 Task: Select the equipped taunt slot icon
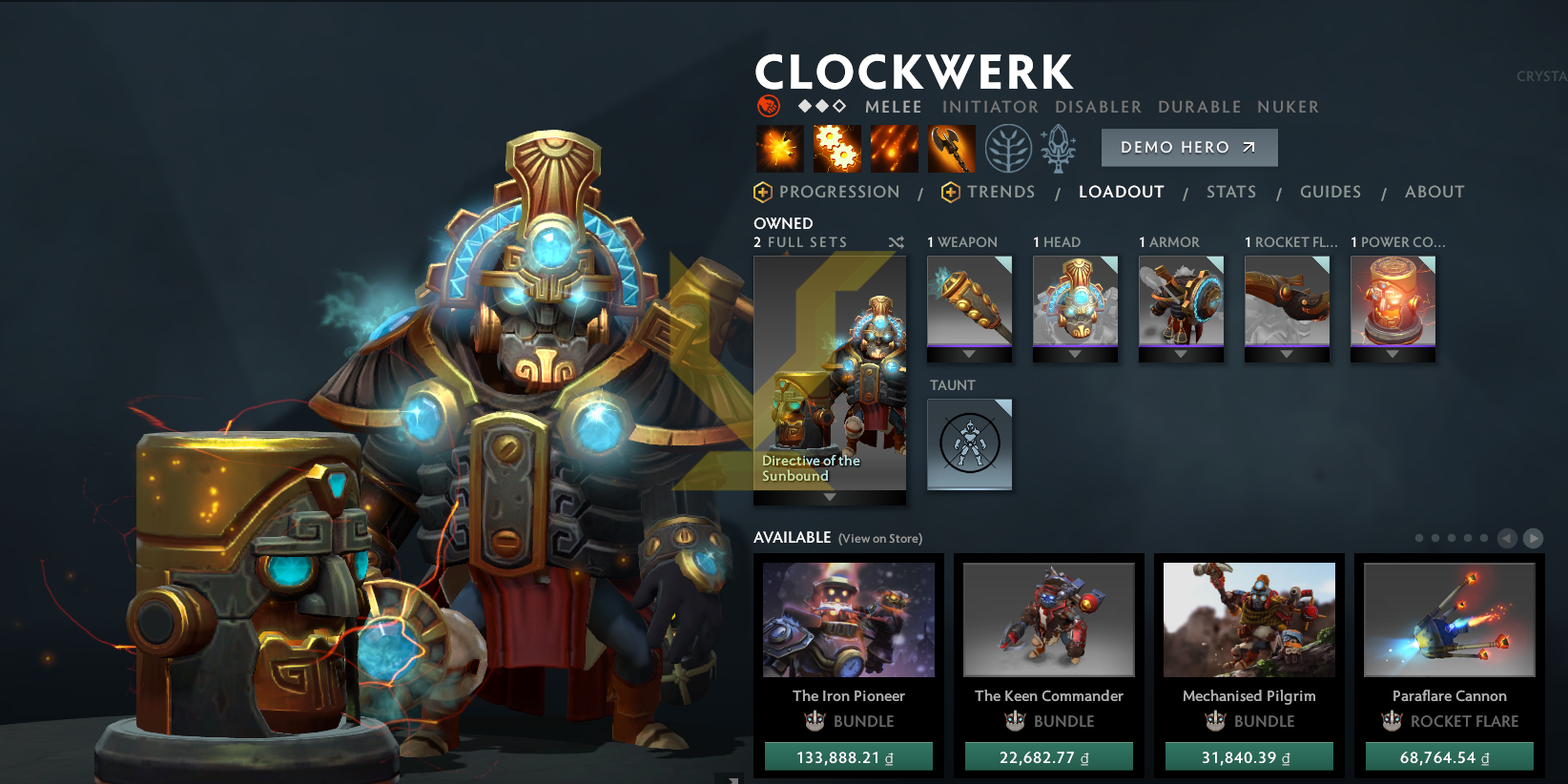point(969,444)
